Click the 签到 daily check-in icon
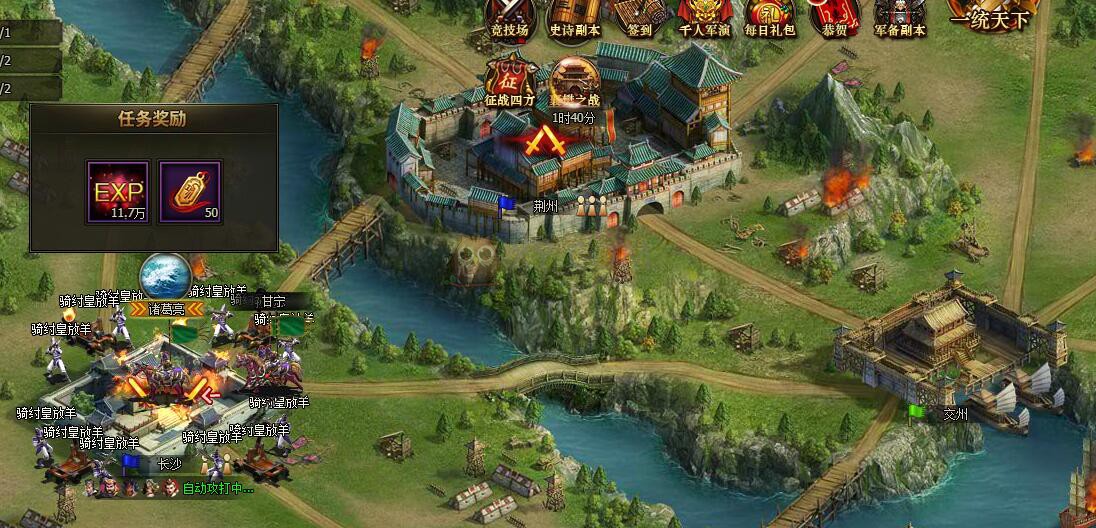 (639, 17)
